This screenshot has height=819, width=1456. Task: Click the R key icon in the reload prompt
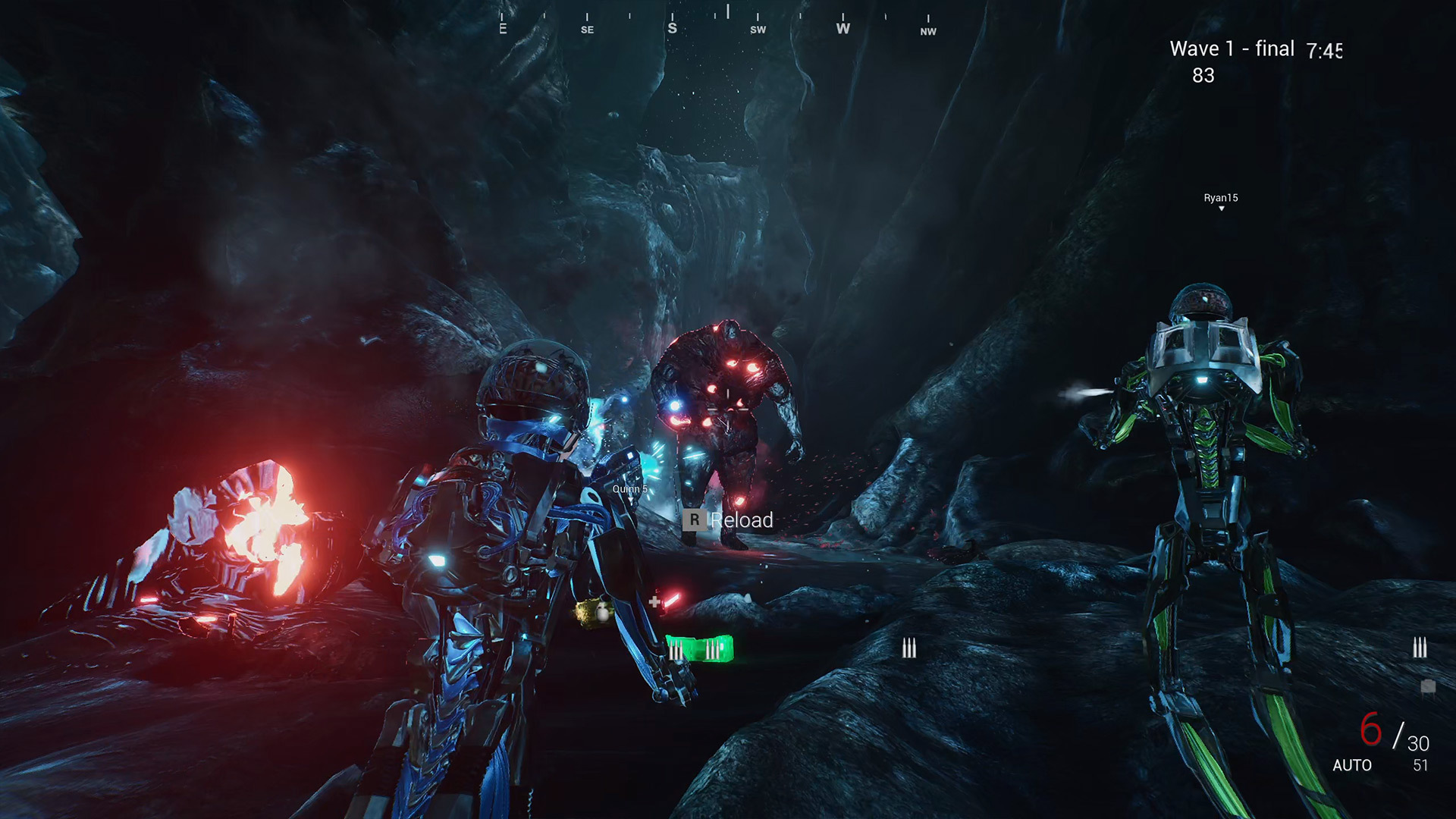pyautogui.click(x=695, y=521)
